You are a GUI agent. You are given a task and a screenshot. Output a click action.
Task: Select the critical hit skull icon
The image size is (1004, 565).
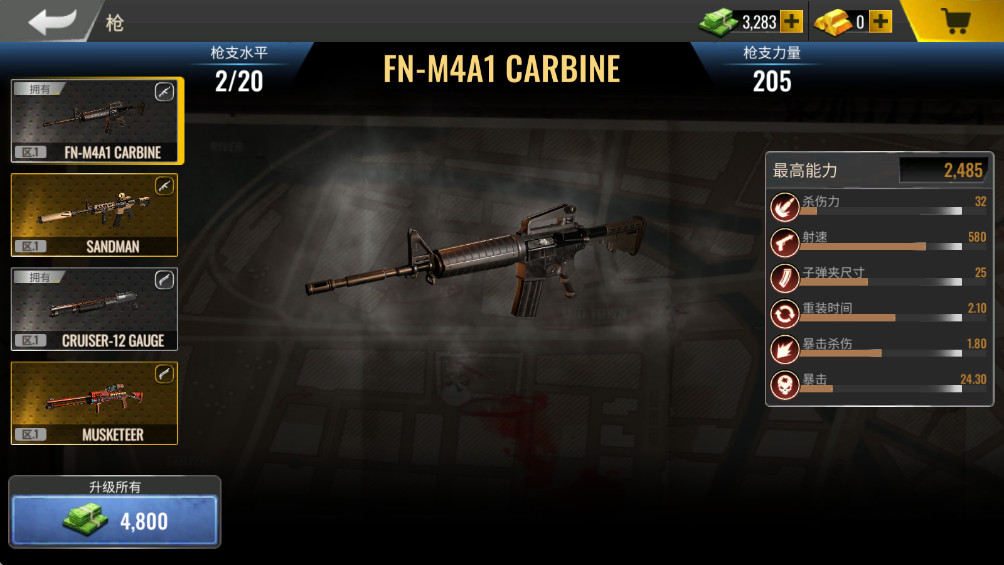[785, 384]
